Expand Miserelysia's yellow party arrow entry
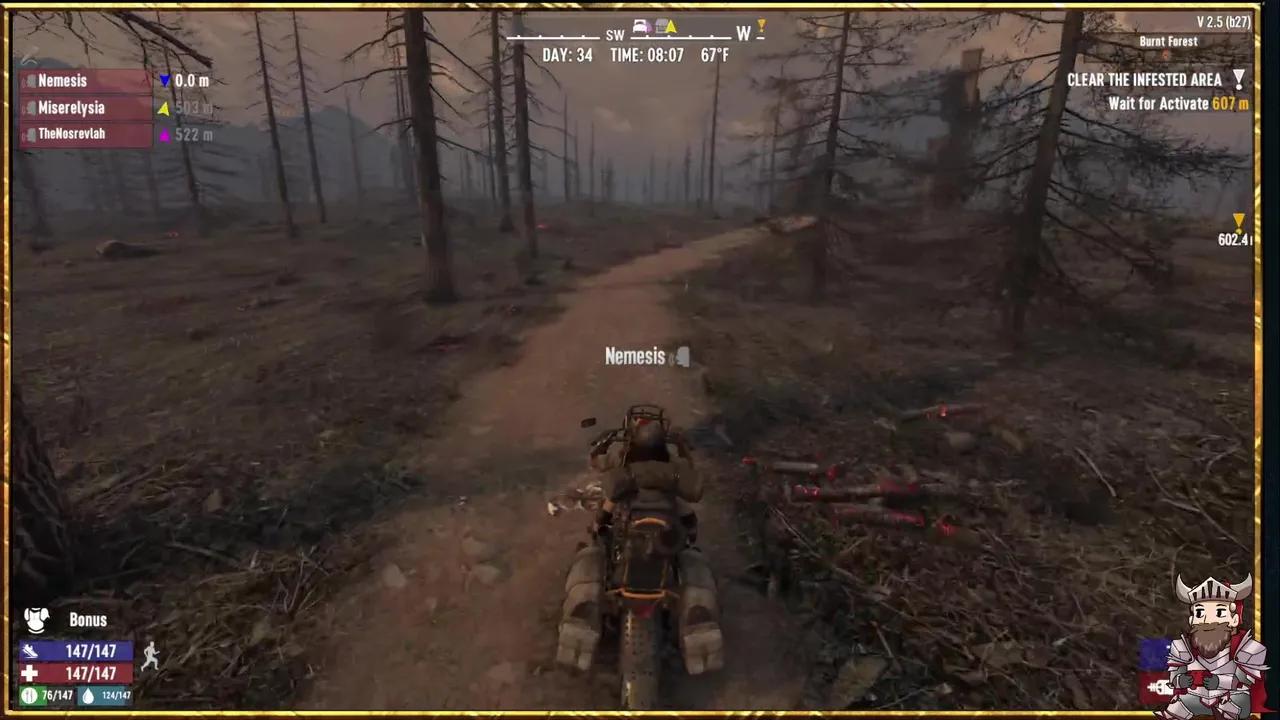 (x=163, y=108)
